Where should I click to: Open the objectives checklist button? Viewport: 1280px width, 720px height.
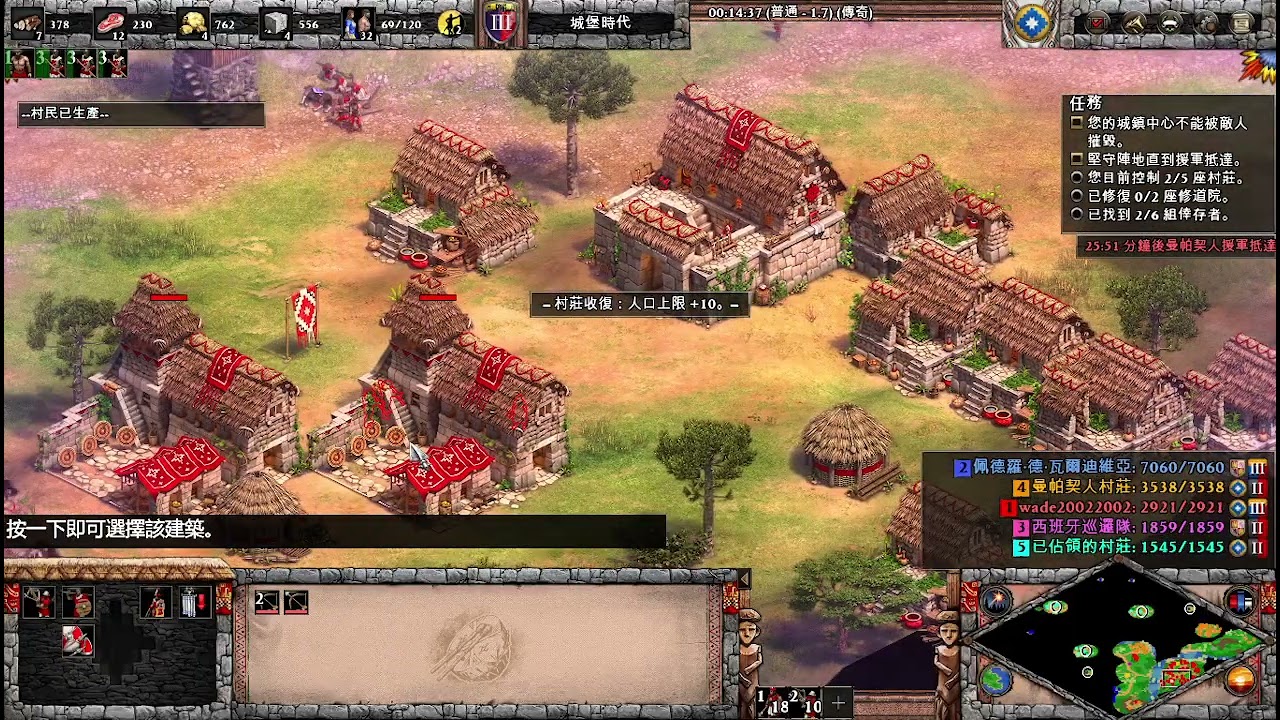1098,22
